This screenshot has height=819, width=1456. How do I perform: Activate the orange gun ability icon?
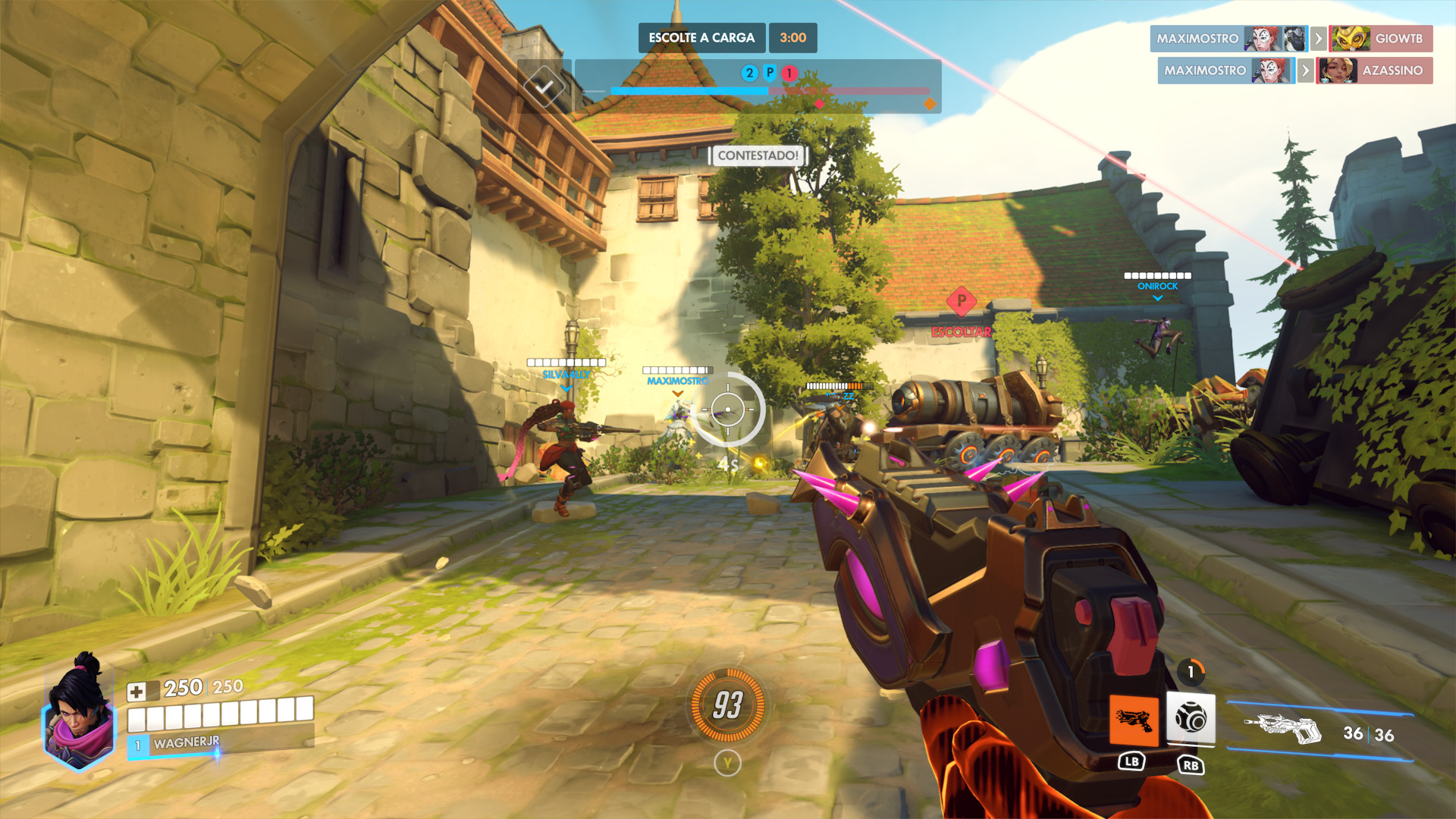pyautogui.click(x=1134, y=720)
